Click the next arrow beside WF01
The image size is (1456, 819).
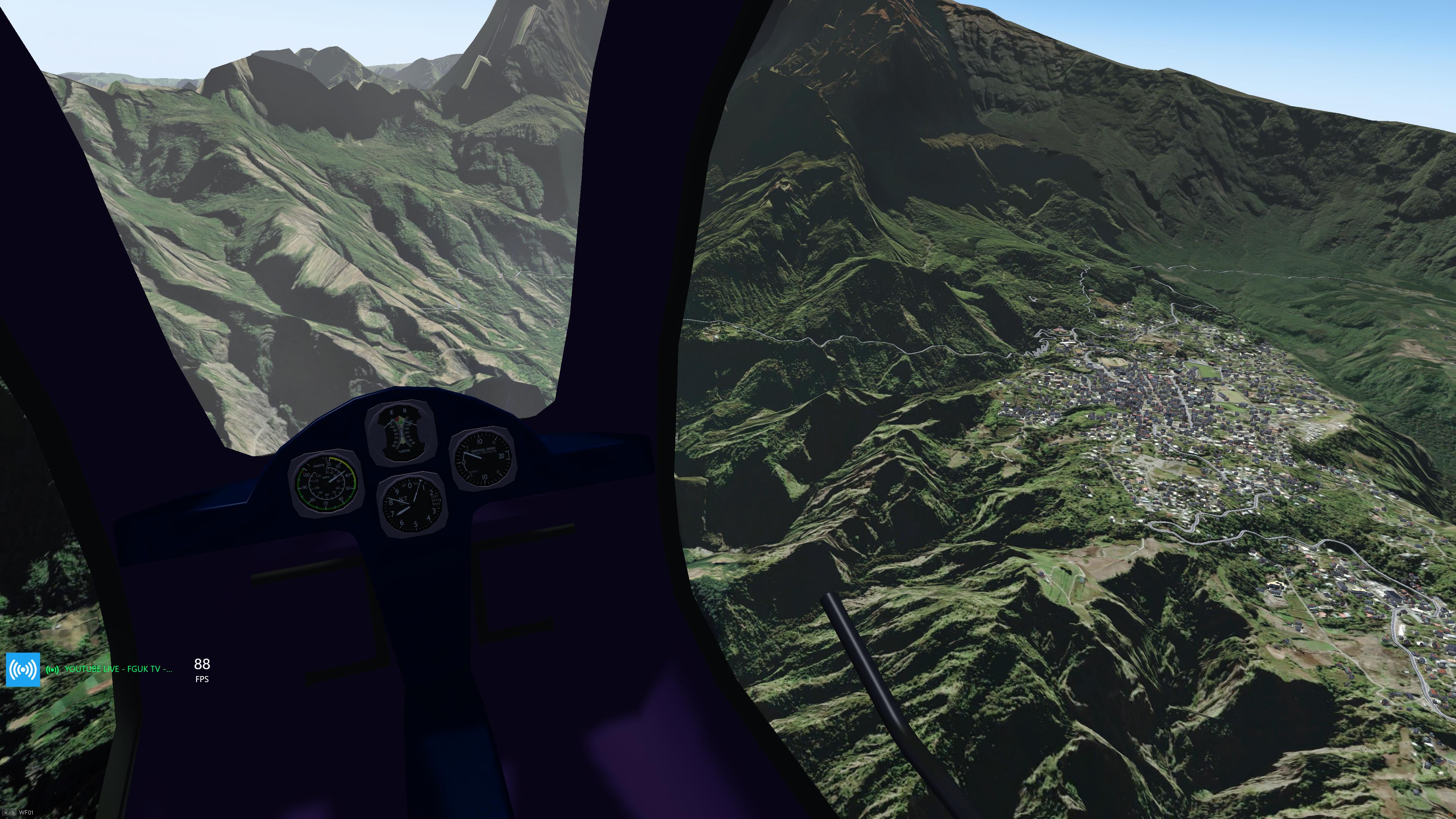[13, 813]
